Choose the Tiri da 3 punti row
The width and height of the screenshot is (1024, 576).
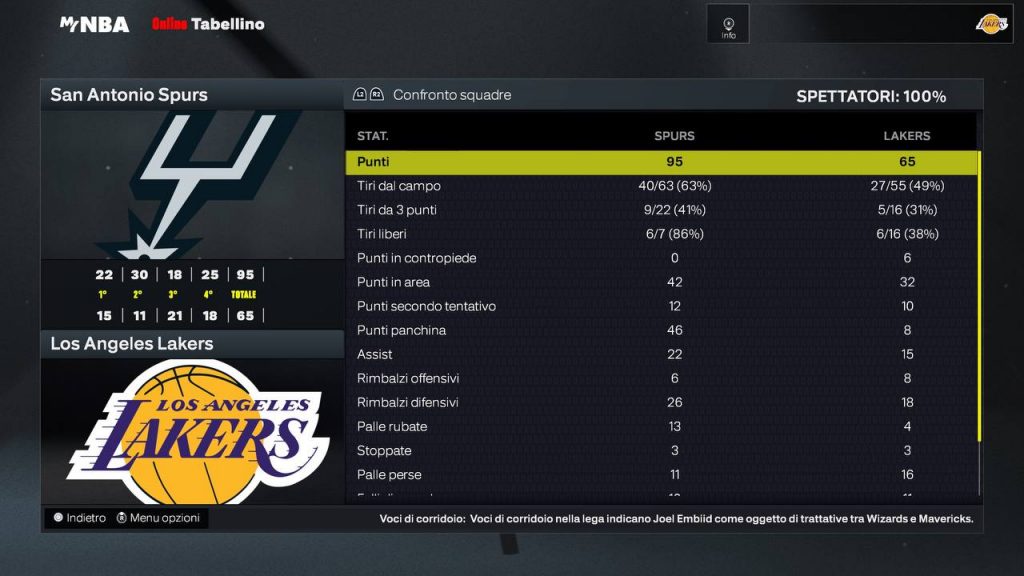point(660,210)
